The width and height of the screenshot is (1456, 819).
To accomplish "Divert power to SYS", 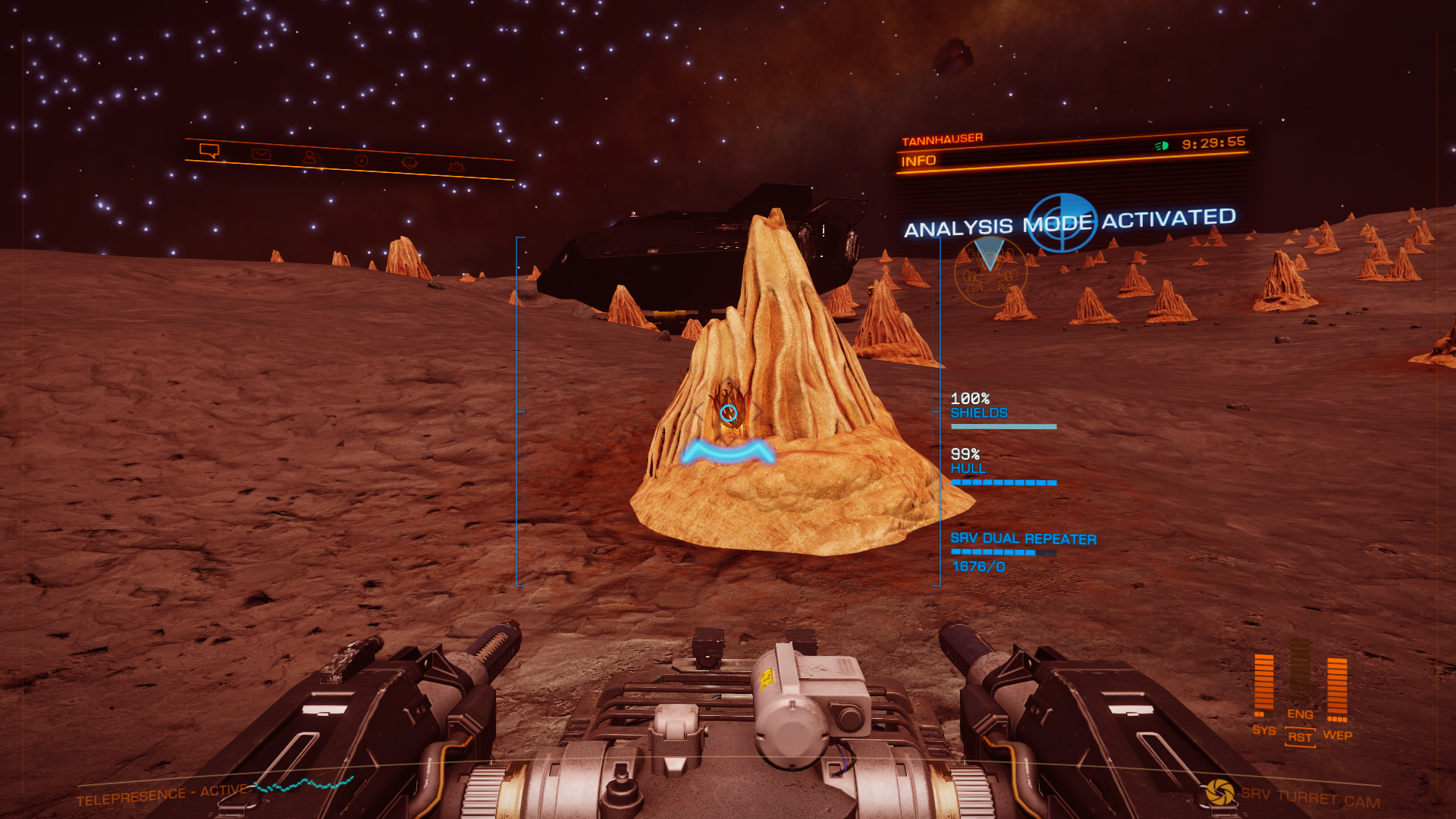I will 1263,730.
